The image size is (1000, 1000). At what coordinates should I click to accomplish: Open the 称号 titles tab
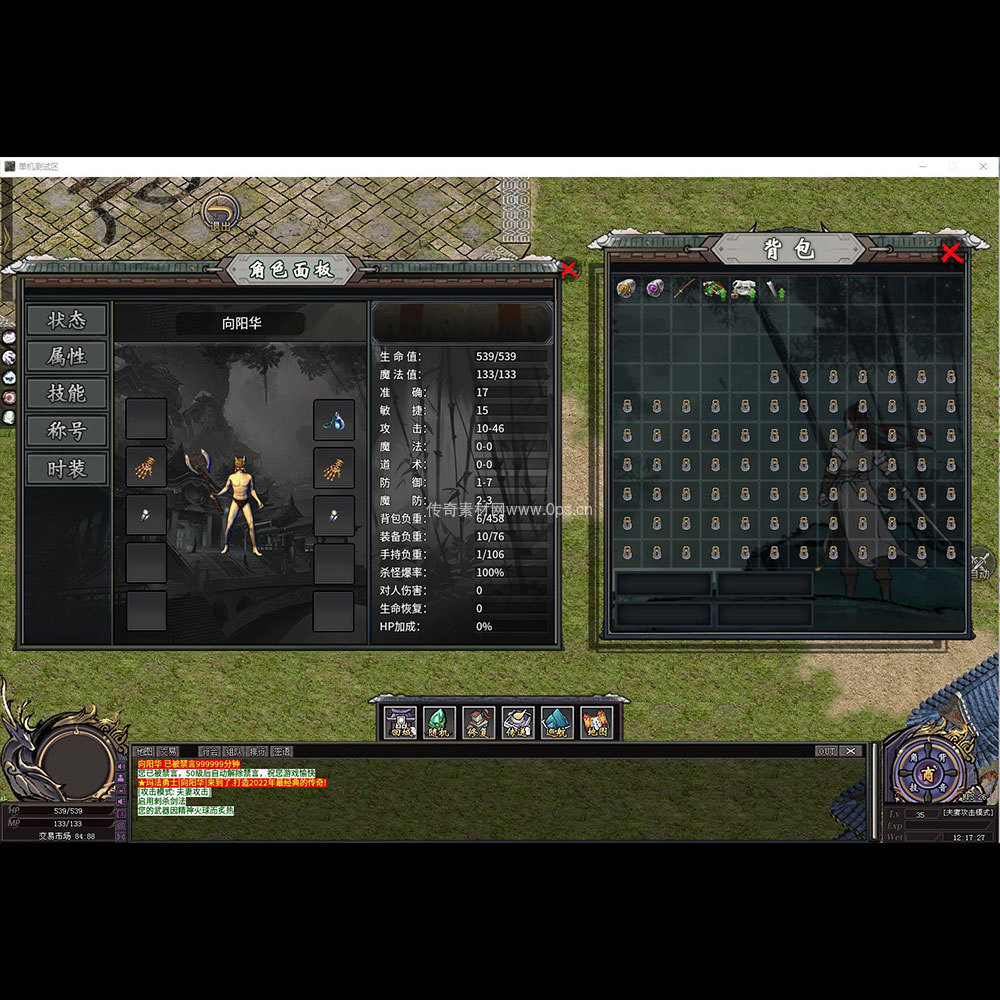click(x=67, y=431)
